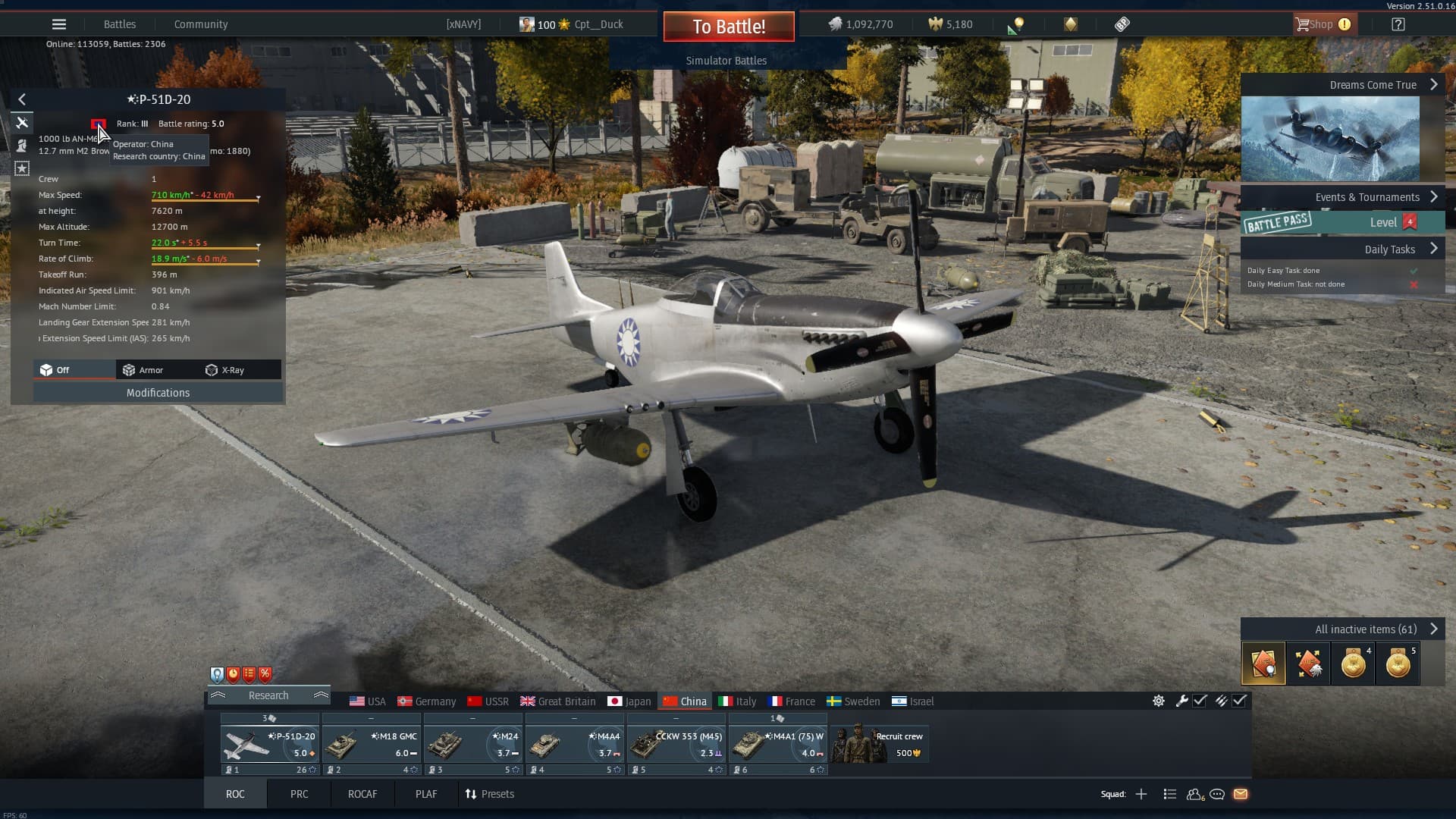1456x819 pixels.
Task: Open the crew Presets list
Action: [489, 794]
